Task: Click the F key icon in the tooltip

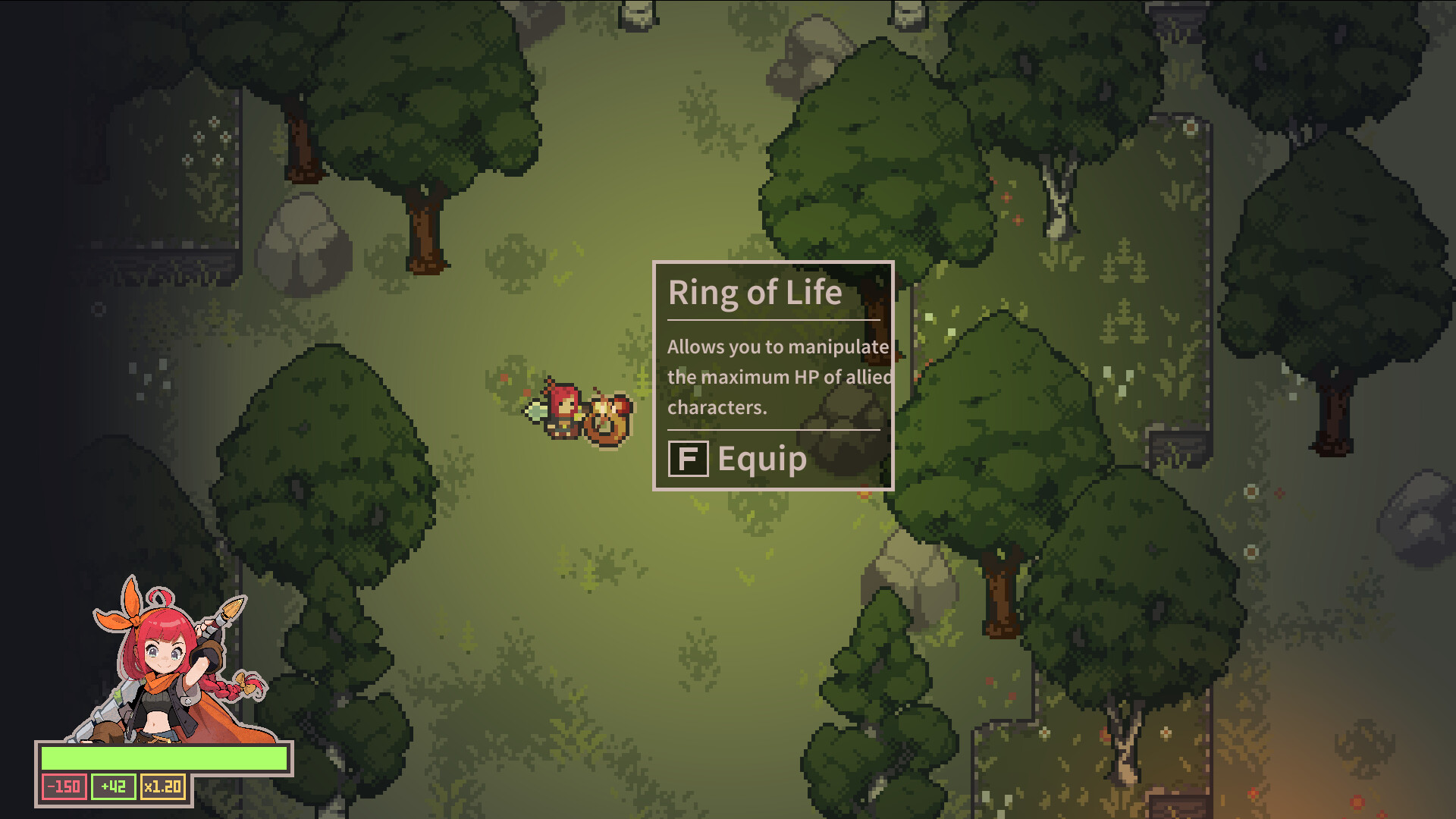Action: click(x=689, y=458)
